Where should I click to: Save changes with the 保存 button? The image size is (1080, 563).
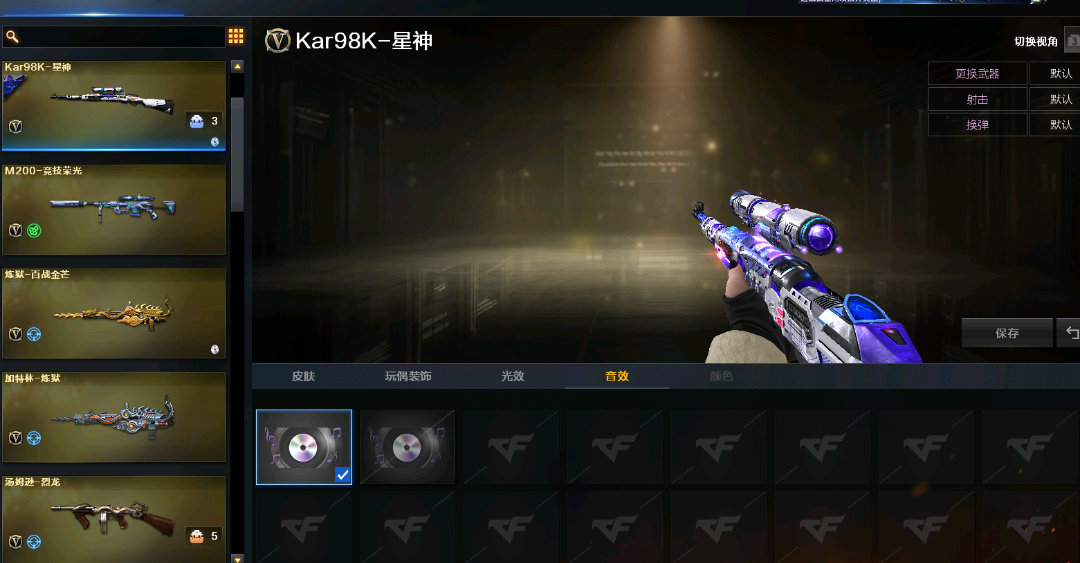click(1007, 333)
